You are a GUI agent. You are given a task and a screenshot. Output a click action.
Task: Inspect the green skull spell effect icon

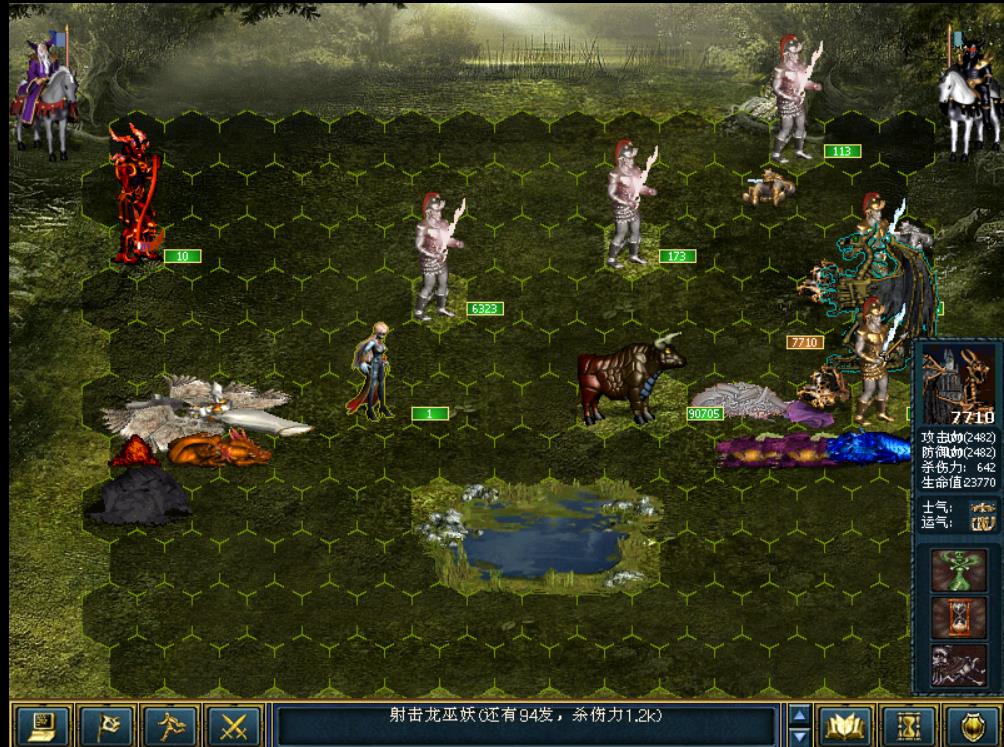coord(958,570)
